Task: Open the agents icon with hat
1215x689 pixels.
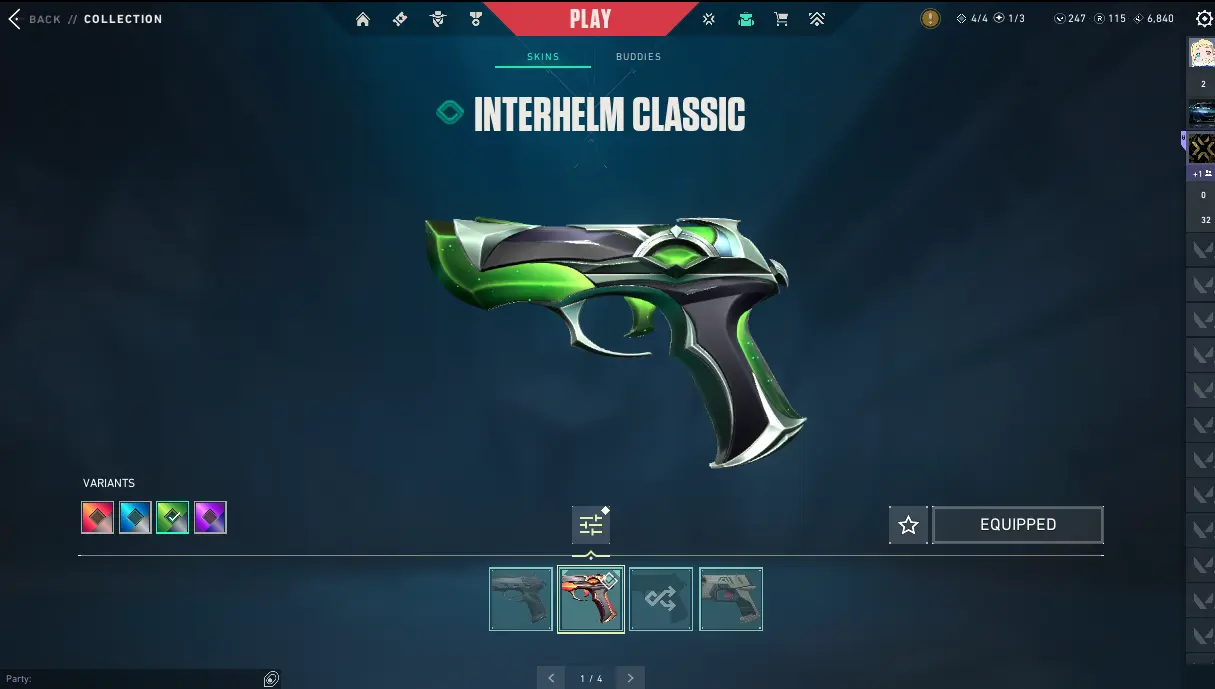Action: pyautogui.click(x=438, y=19)
